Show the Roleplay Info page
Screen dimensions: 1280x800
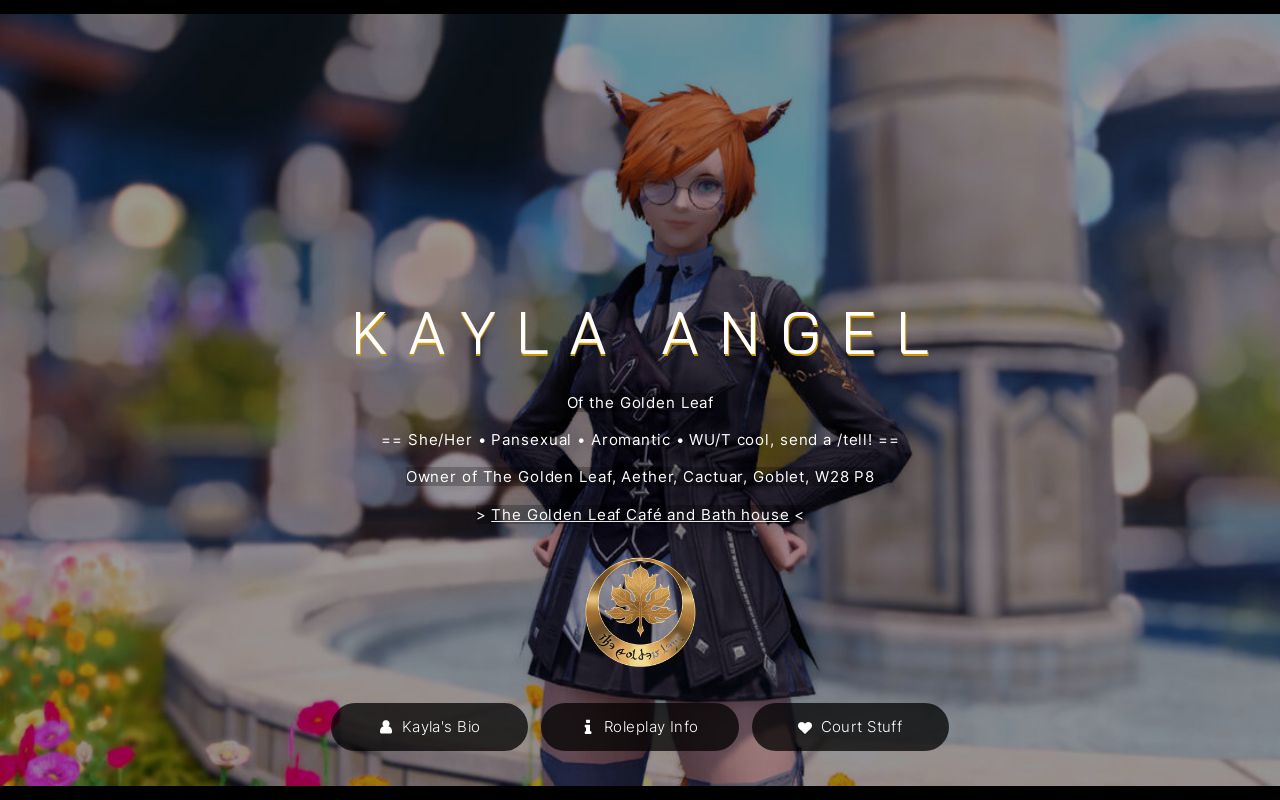pos(640,727)
